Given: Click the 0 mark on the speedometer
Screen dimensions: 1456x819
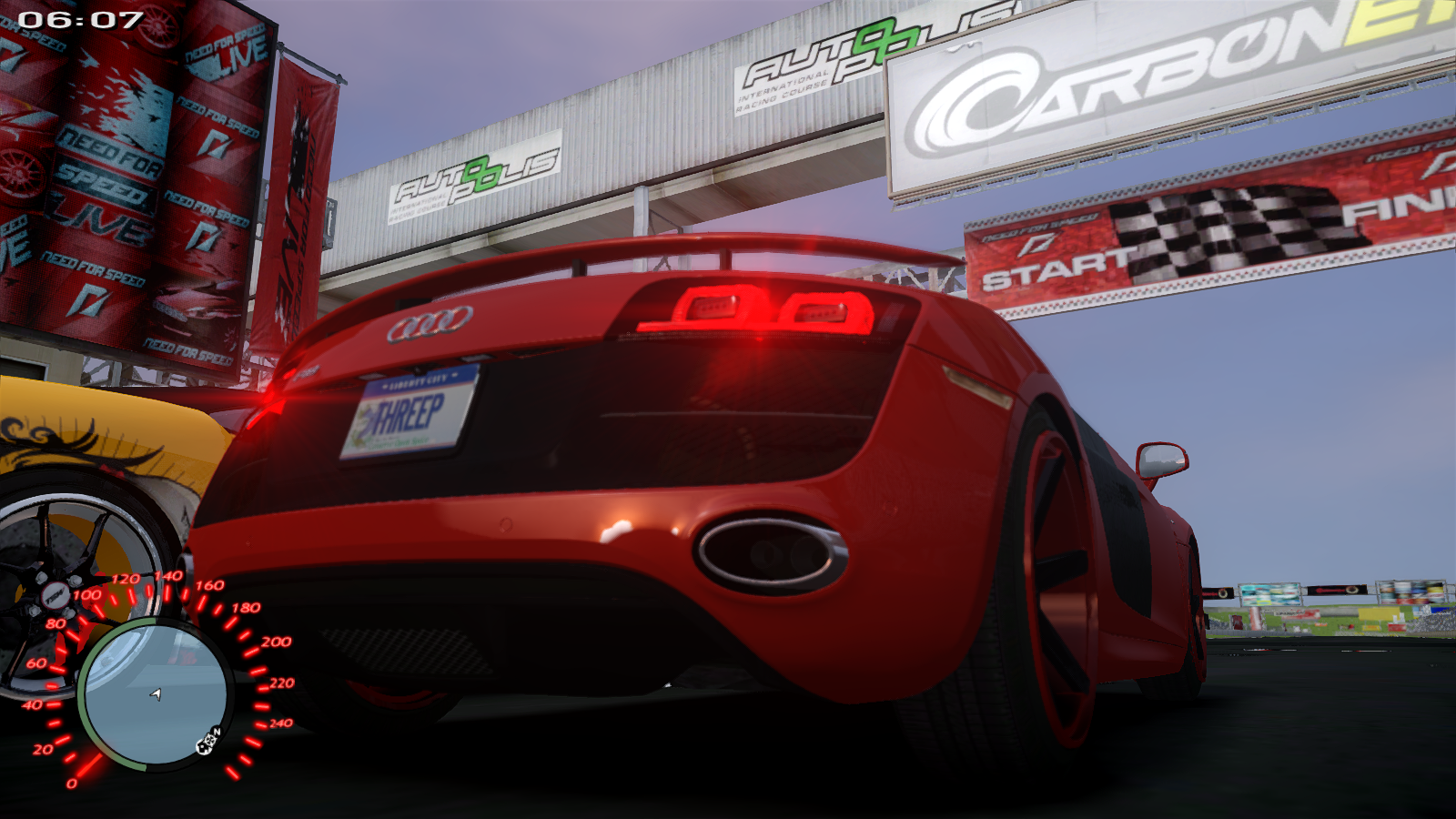Looking at the screenshot, I should tap(73, 781).
